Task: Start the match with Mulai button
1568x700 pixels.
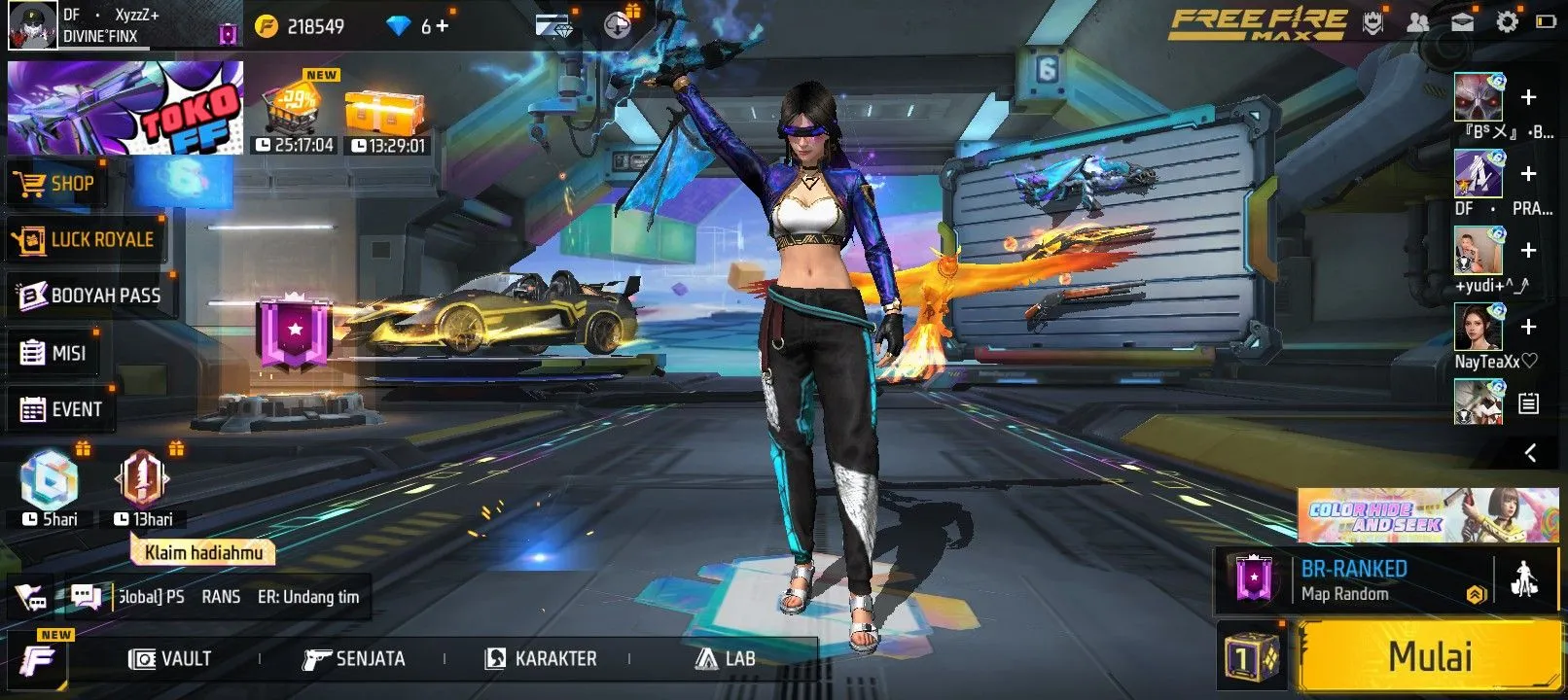Action: click(x=1429, y=657)
